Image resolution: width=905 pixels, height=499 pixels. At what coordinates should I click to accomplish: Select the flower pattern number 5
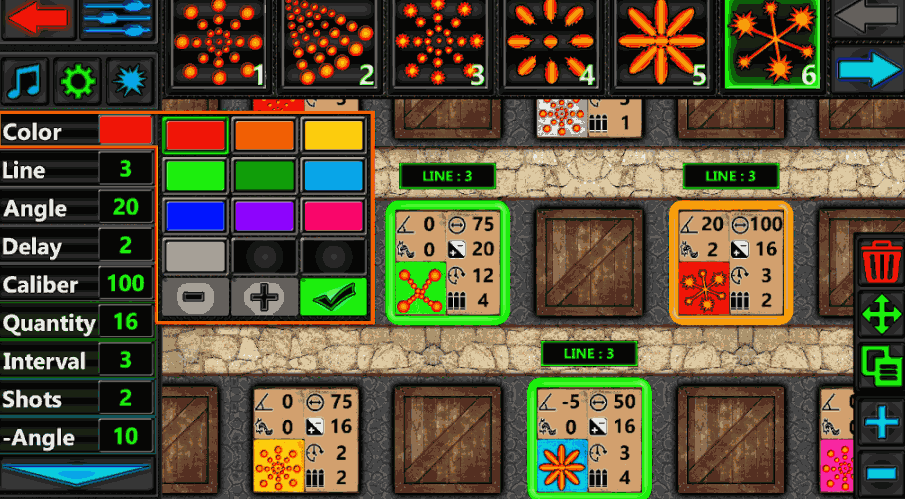coord(662,44)
